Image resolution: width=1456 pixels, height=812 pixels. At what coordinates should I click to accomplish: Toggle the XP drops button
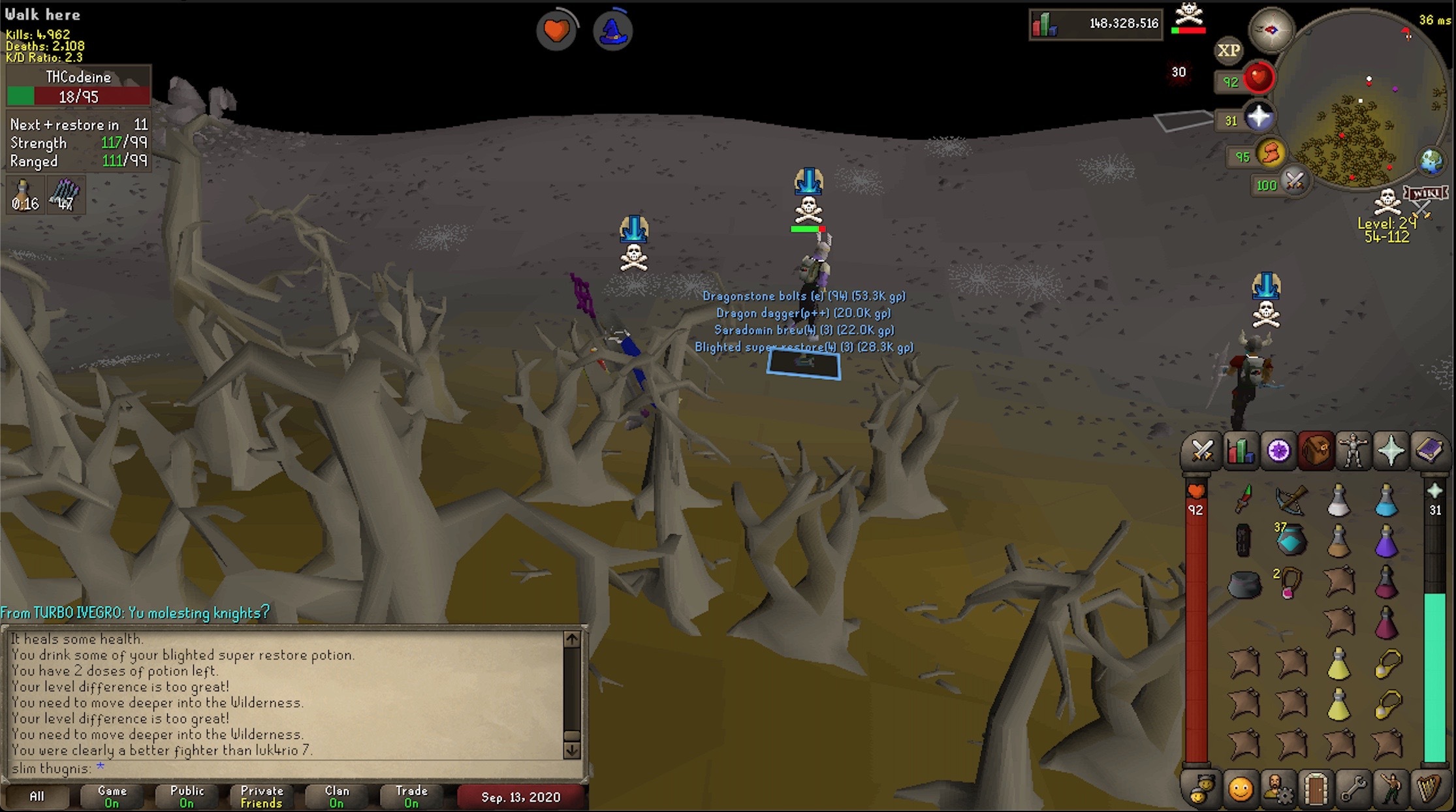point(1229,50)
